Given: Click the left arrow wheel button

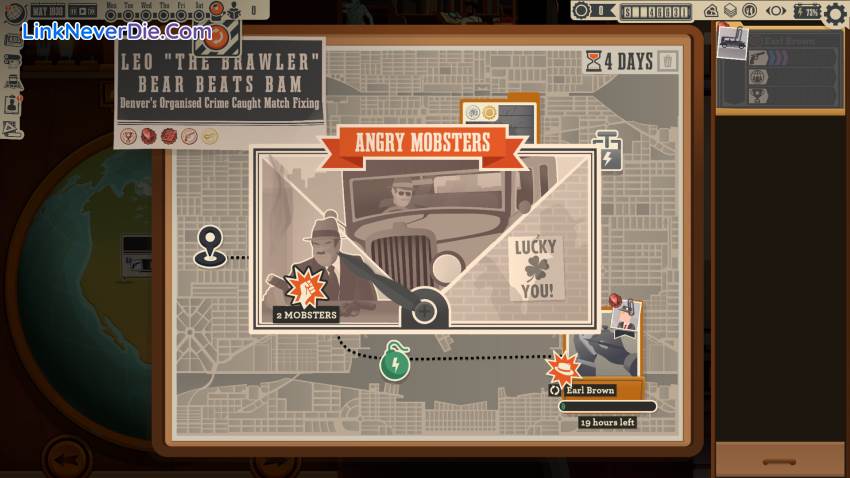Looking at the screenshot, I should pyautogui.click(x=68, y=459).
